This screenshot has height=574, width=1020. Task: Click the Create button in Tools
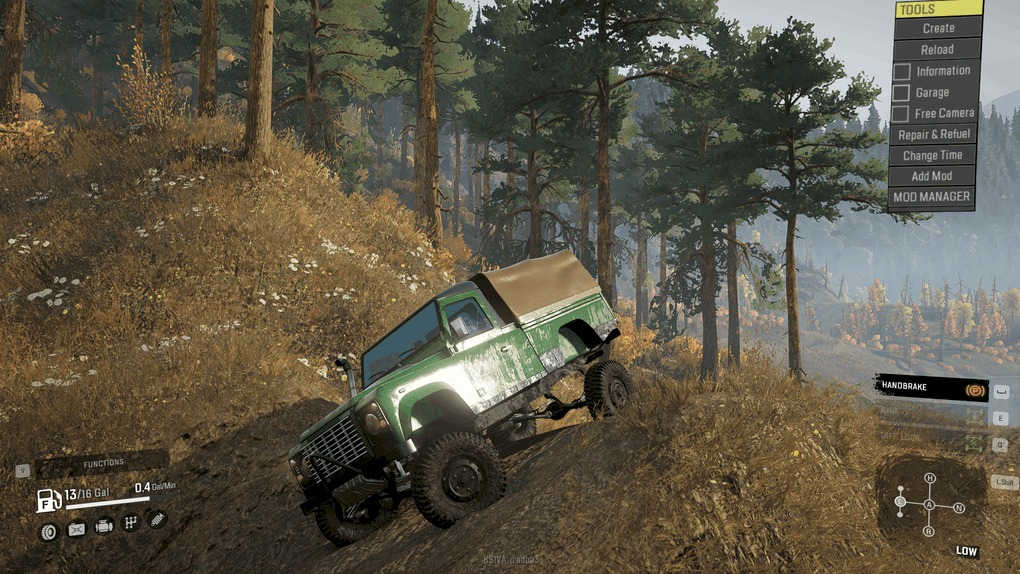click(x=937, y=28)
